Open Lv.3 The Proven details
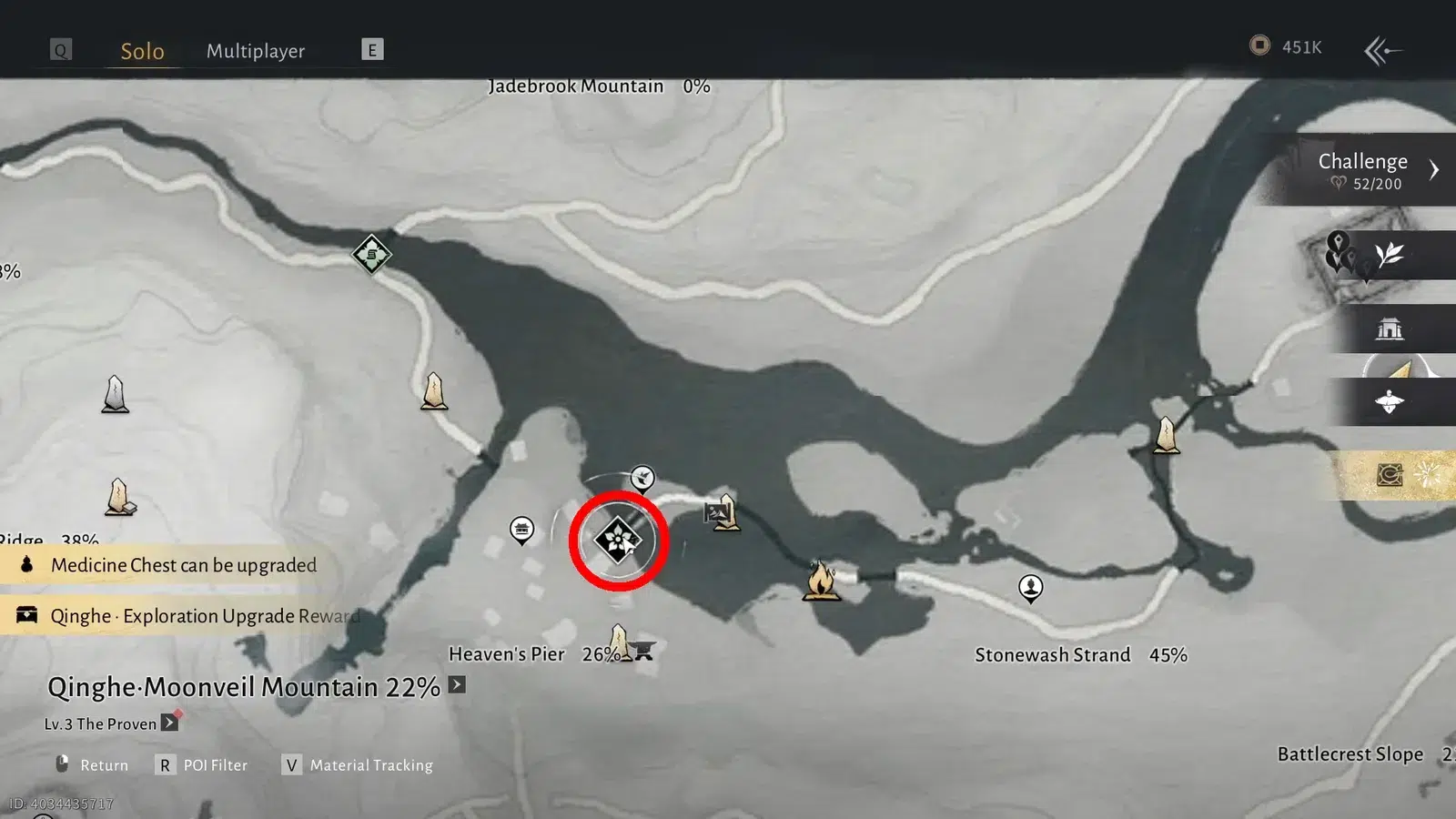Screen dimensions: 1456x819 click(169, 723)
